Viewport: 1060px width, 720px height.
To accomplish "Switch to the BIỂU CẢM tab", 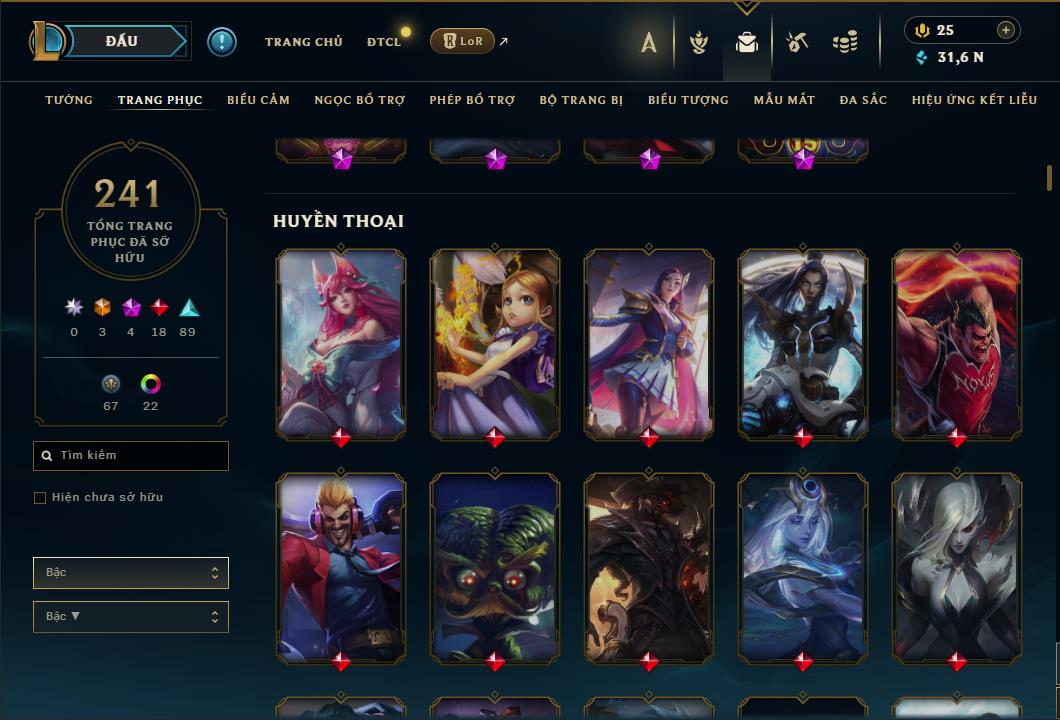I will pyautogui.click(x=258, y=100).
